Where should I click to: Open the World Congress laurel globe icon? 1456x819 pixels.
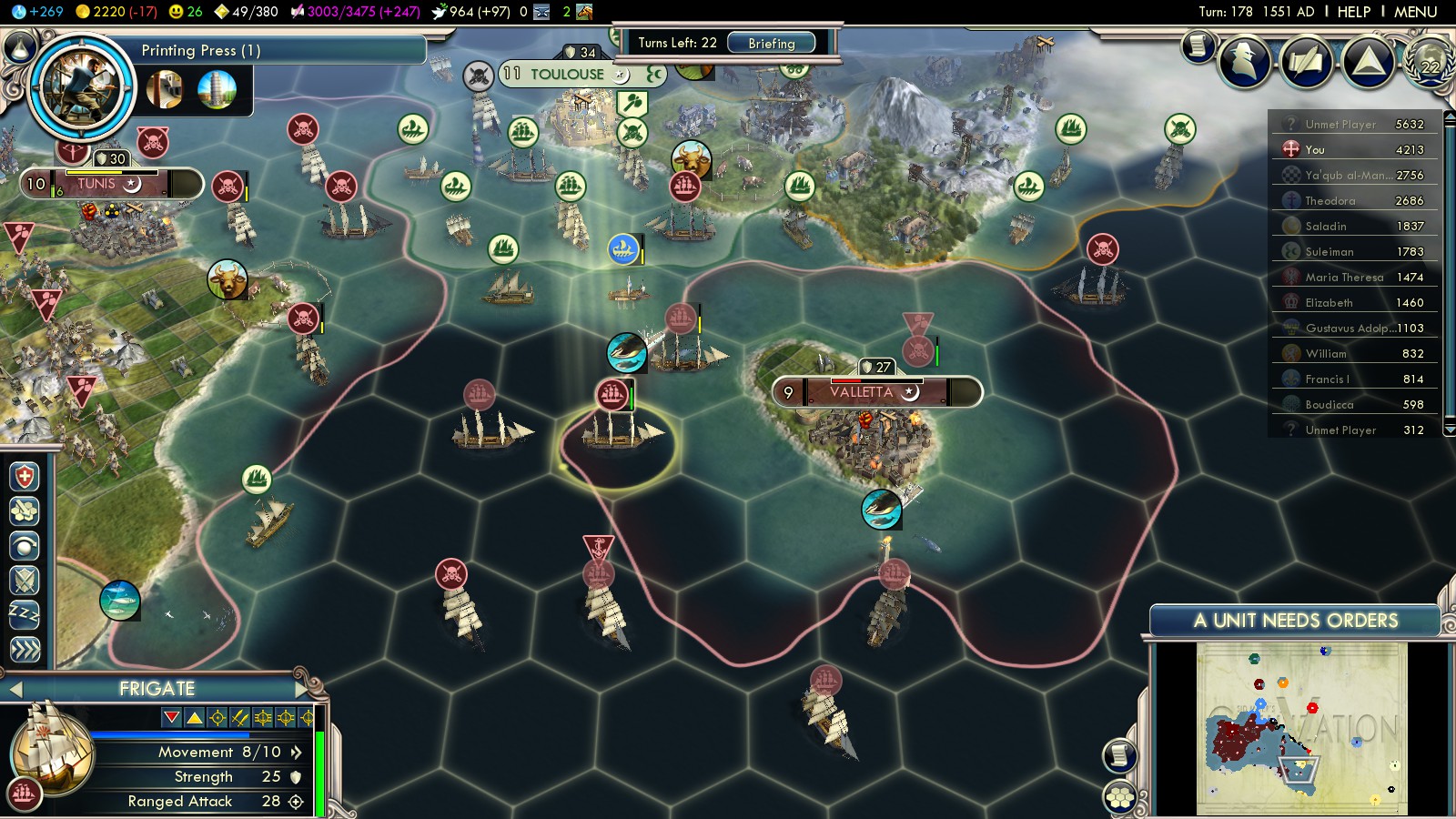tap(1430, 62)
